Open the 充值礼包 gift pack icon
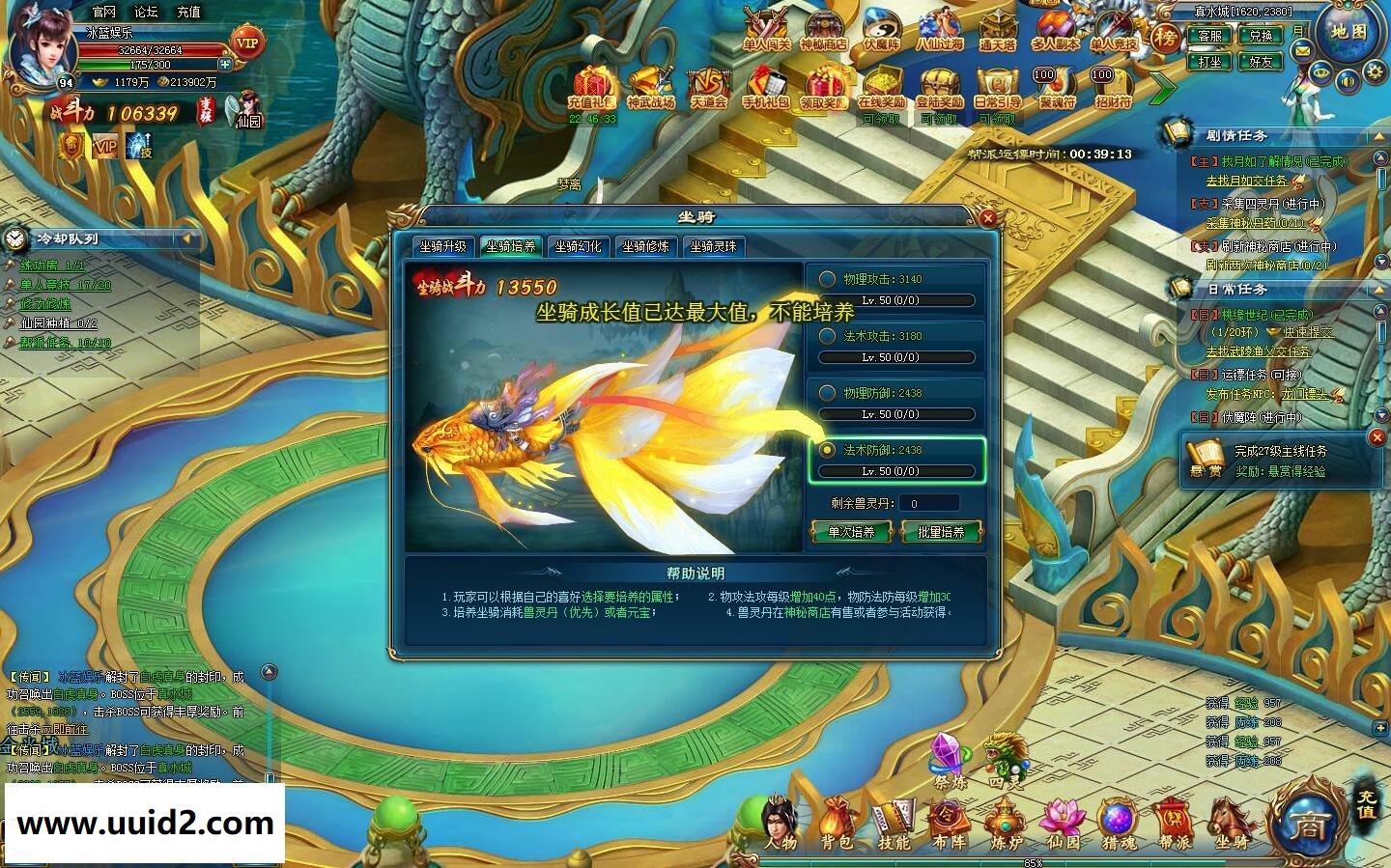 [592, 89]
